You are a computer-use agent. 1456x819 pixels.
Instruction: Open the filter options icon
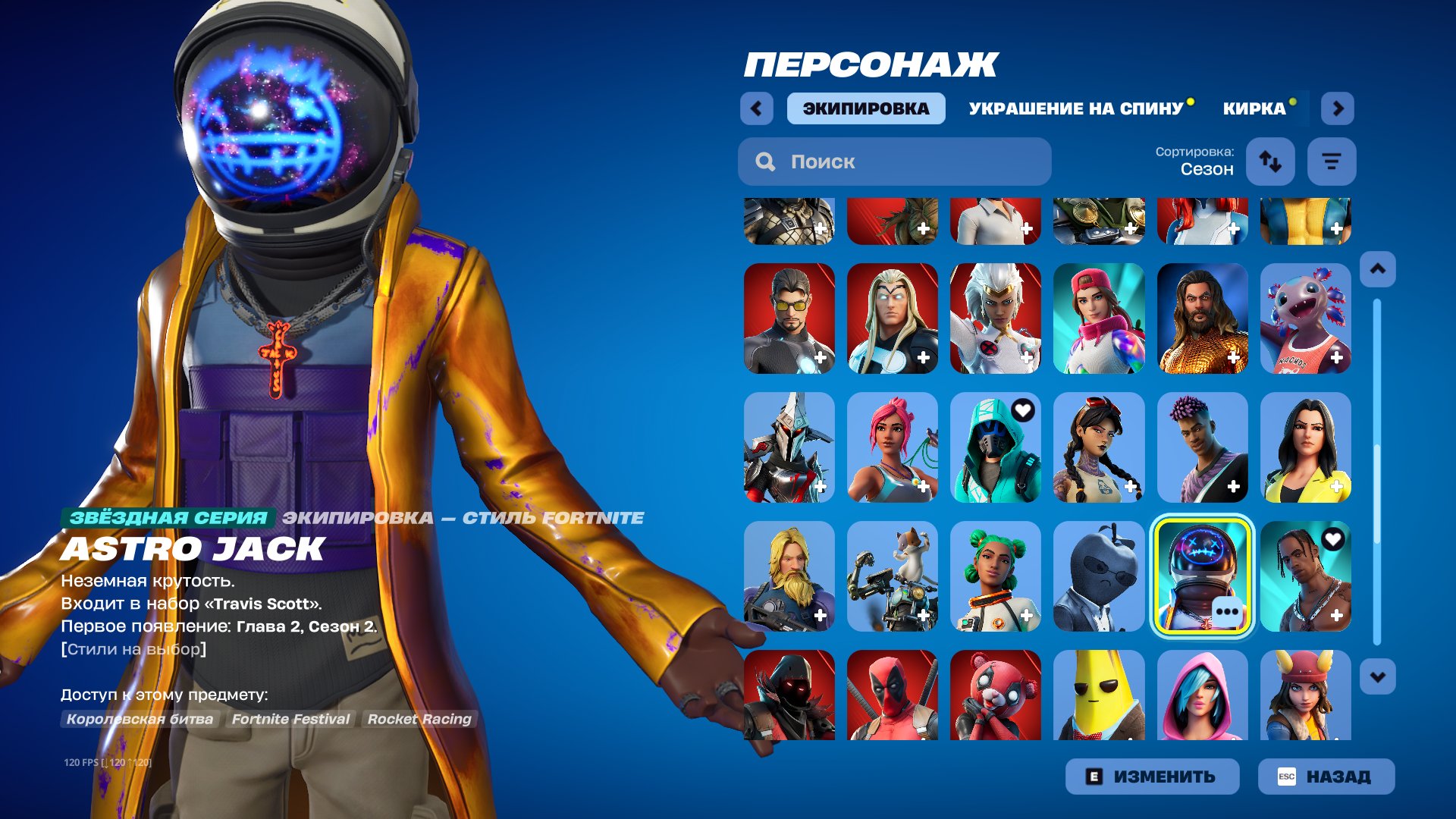(1332, 160)
